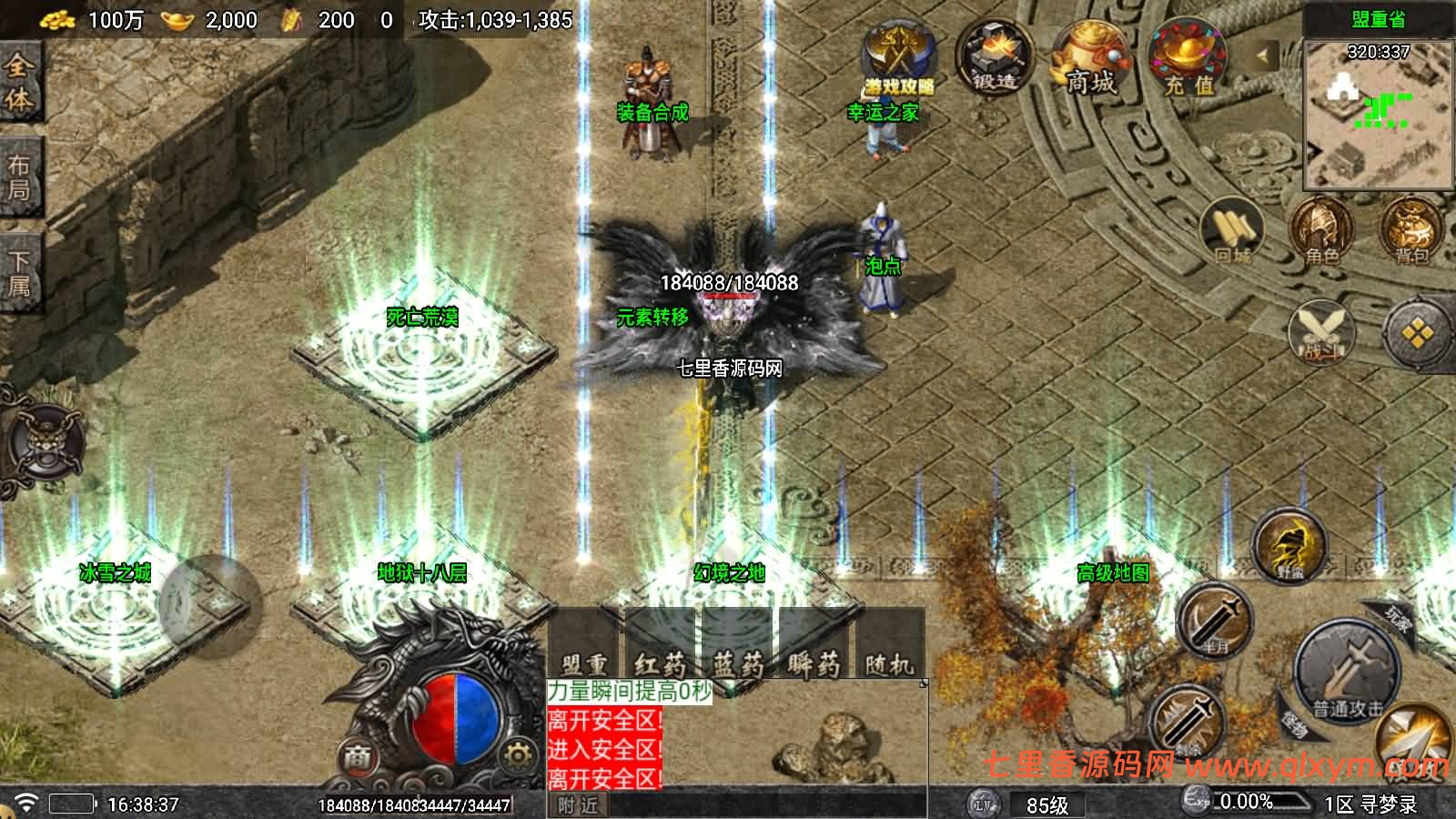Collapse the top icon row arrow
The width and height of the screenshot is (1456, 819).
click(x=1263, y=56)
